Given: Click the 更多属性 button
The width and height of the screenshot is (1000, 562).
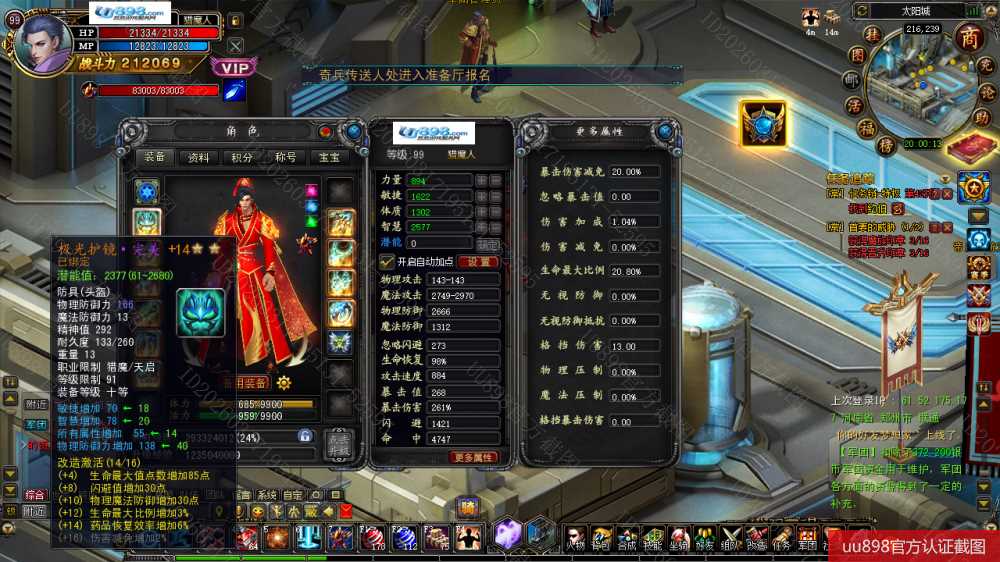Looking at the screenshot, I should [x=474, y=457].
